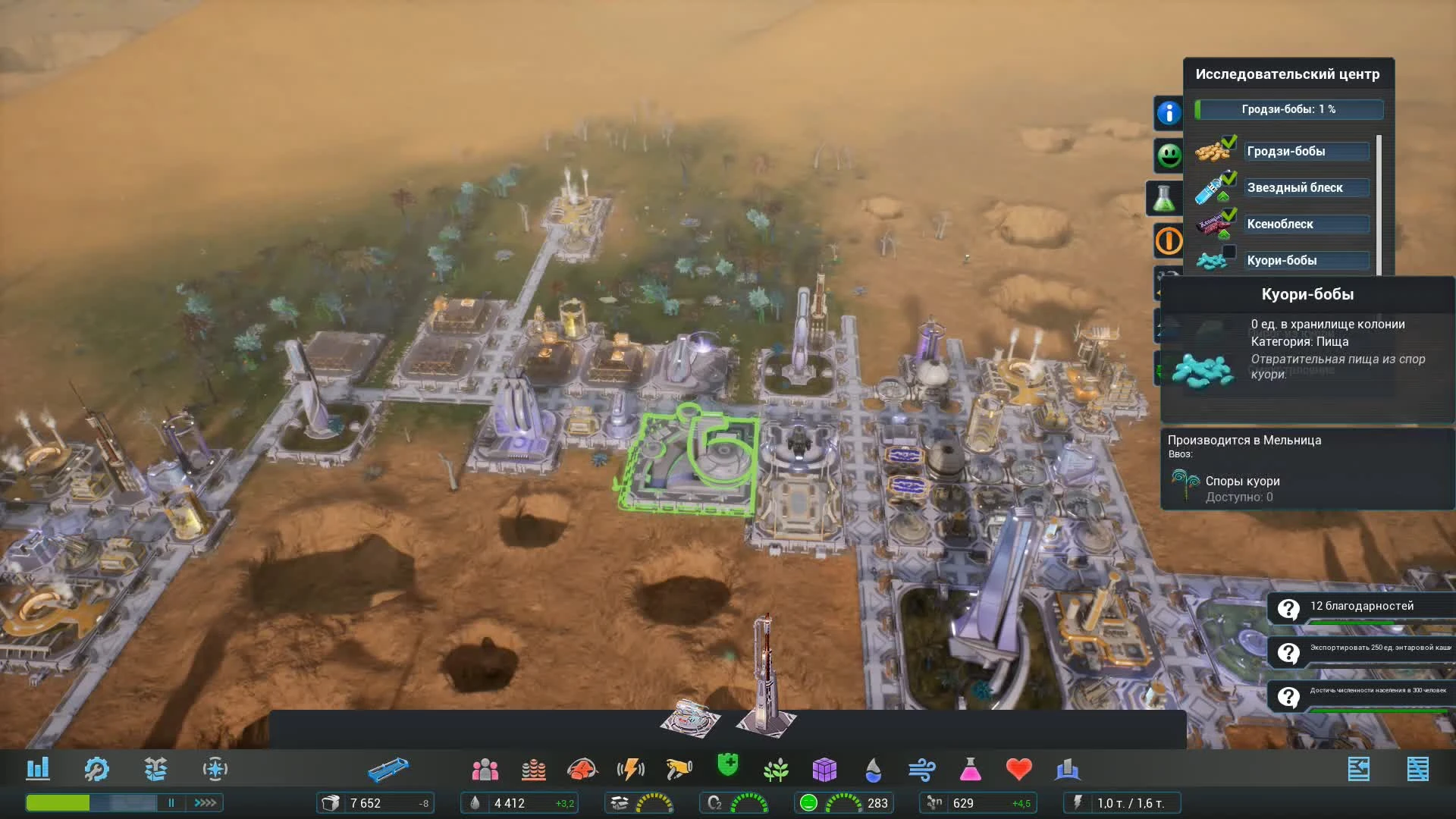Open the statistics bar-chart panel
The image size is (1456, 819).
39,768
